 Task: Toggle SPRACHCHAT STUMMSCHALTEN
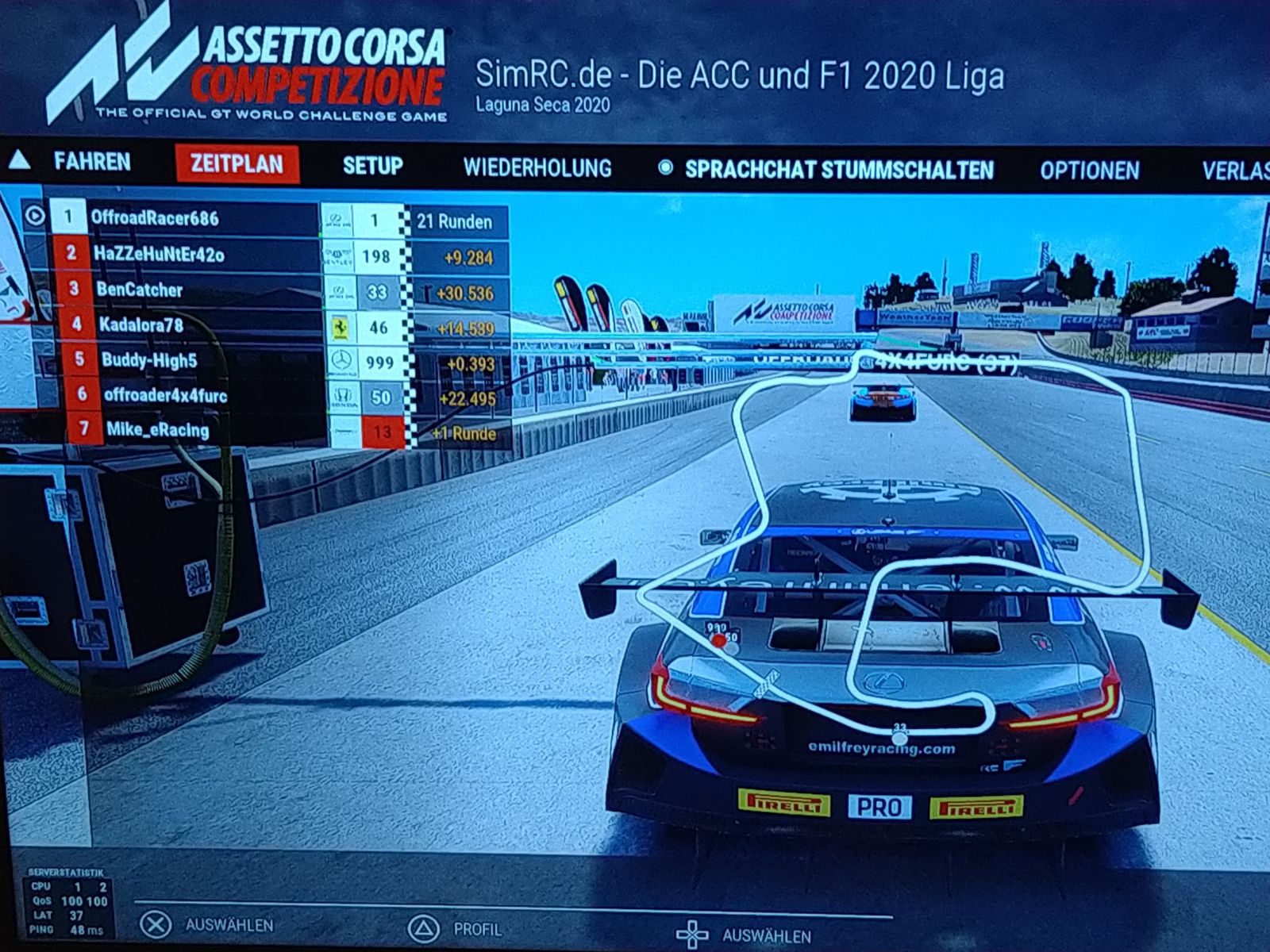pyautogui.click(x=838, y=170)
